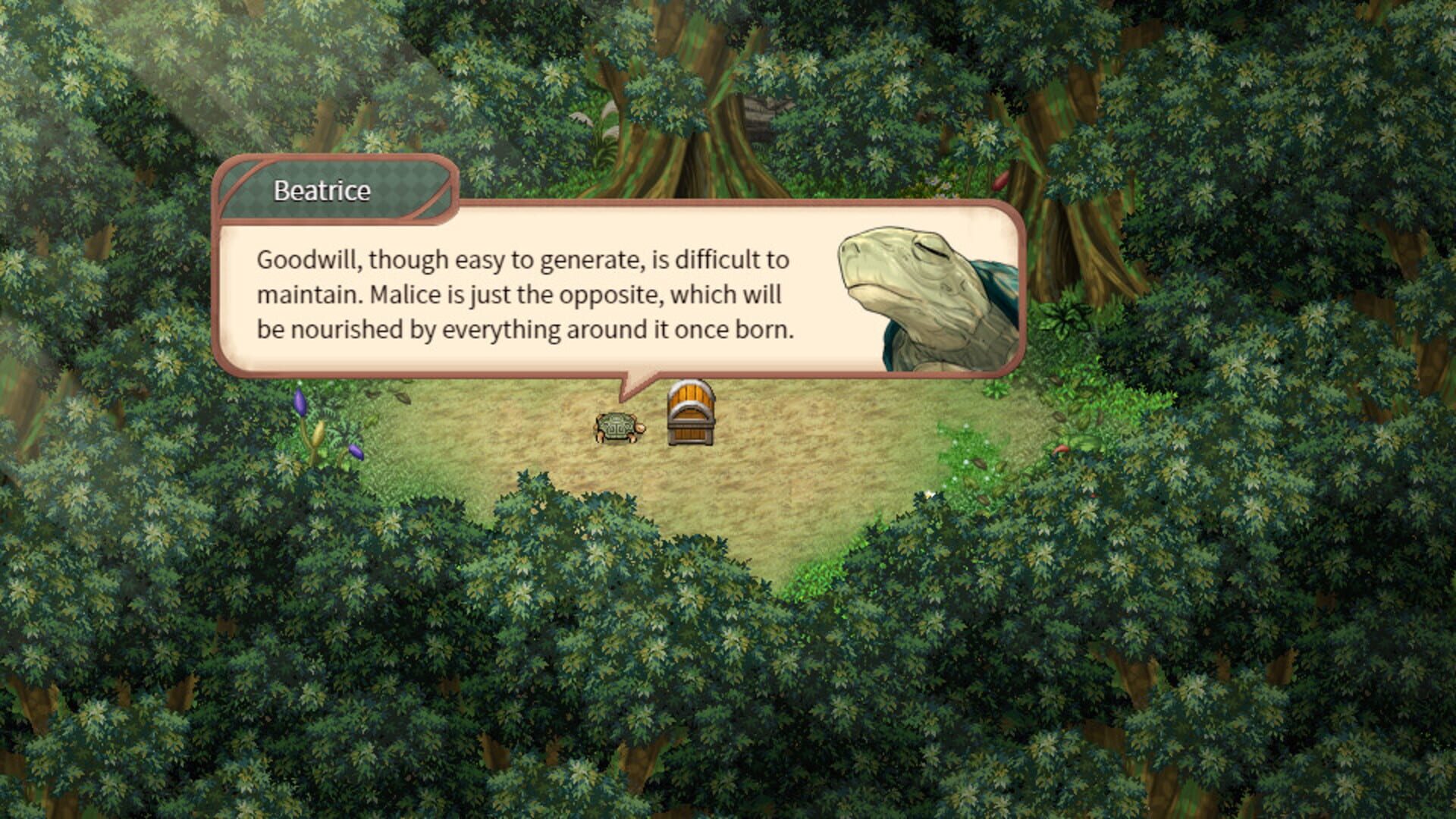Click the dialogue text to advance conversation
Screen dimensions: 1456x819
point(523,296)
